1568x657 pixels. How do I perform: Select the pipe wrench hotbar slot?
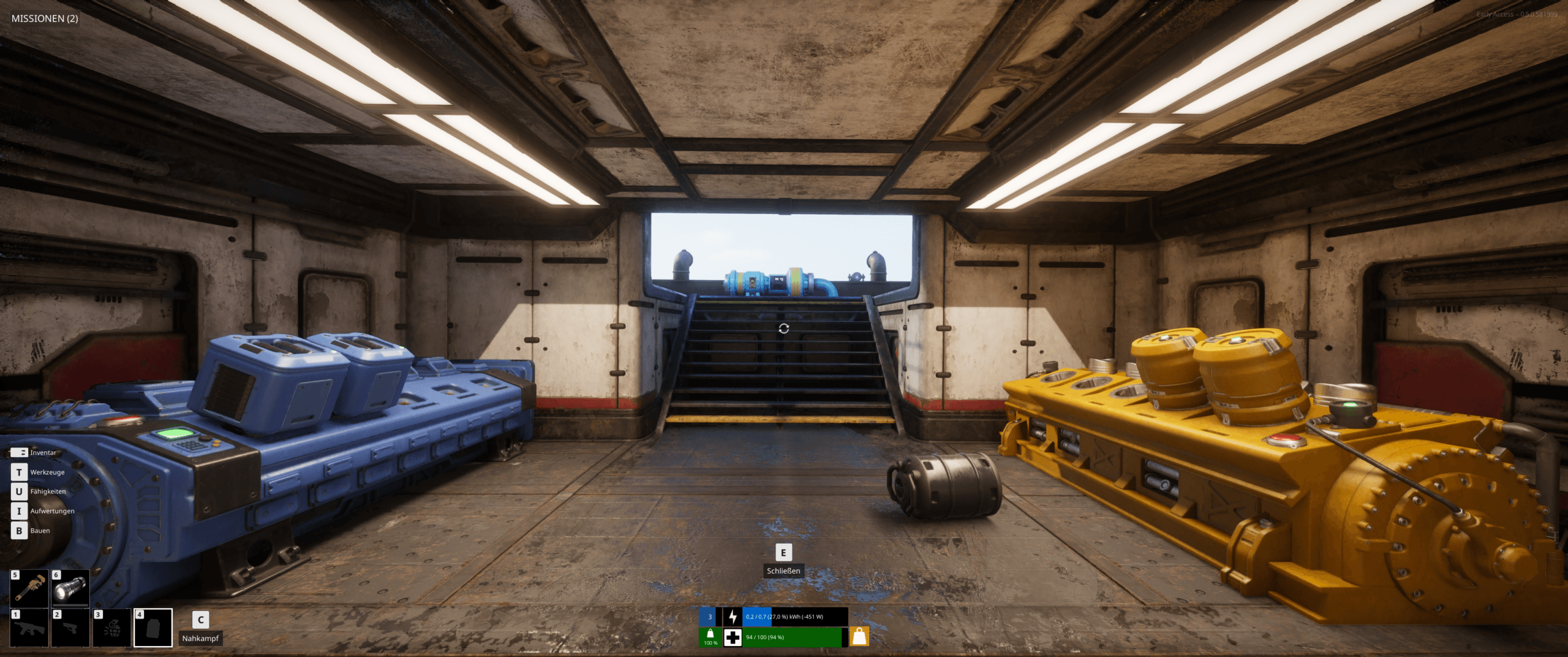click(29, 588)
